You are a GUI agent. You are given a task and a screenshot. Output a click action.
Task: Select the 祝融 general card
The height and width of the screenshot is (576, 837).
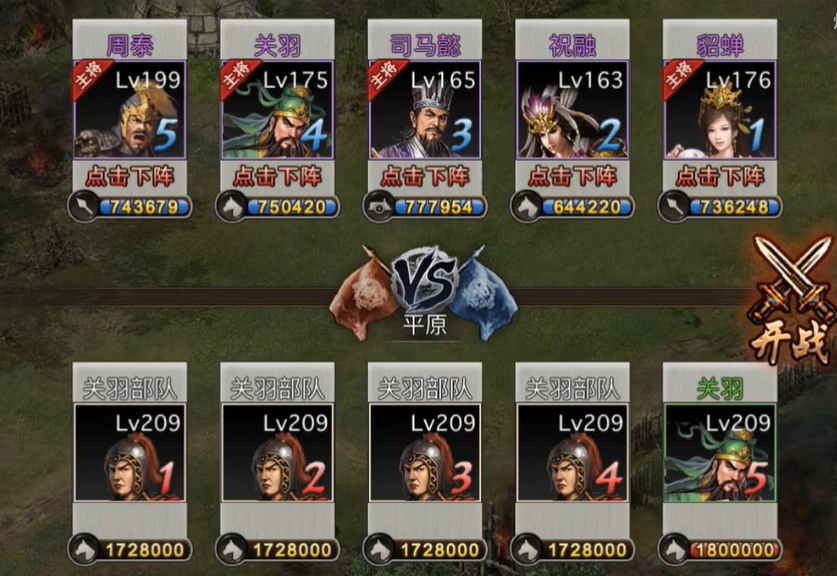(x=572, y=110)
